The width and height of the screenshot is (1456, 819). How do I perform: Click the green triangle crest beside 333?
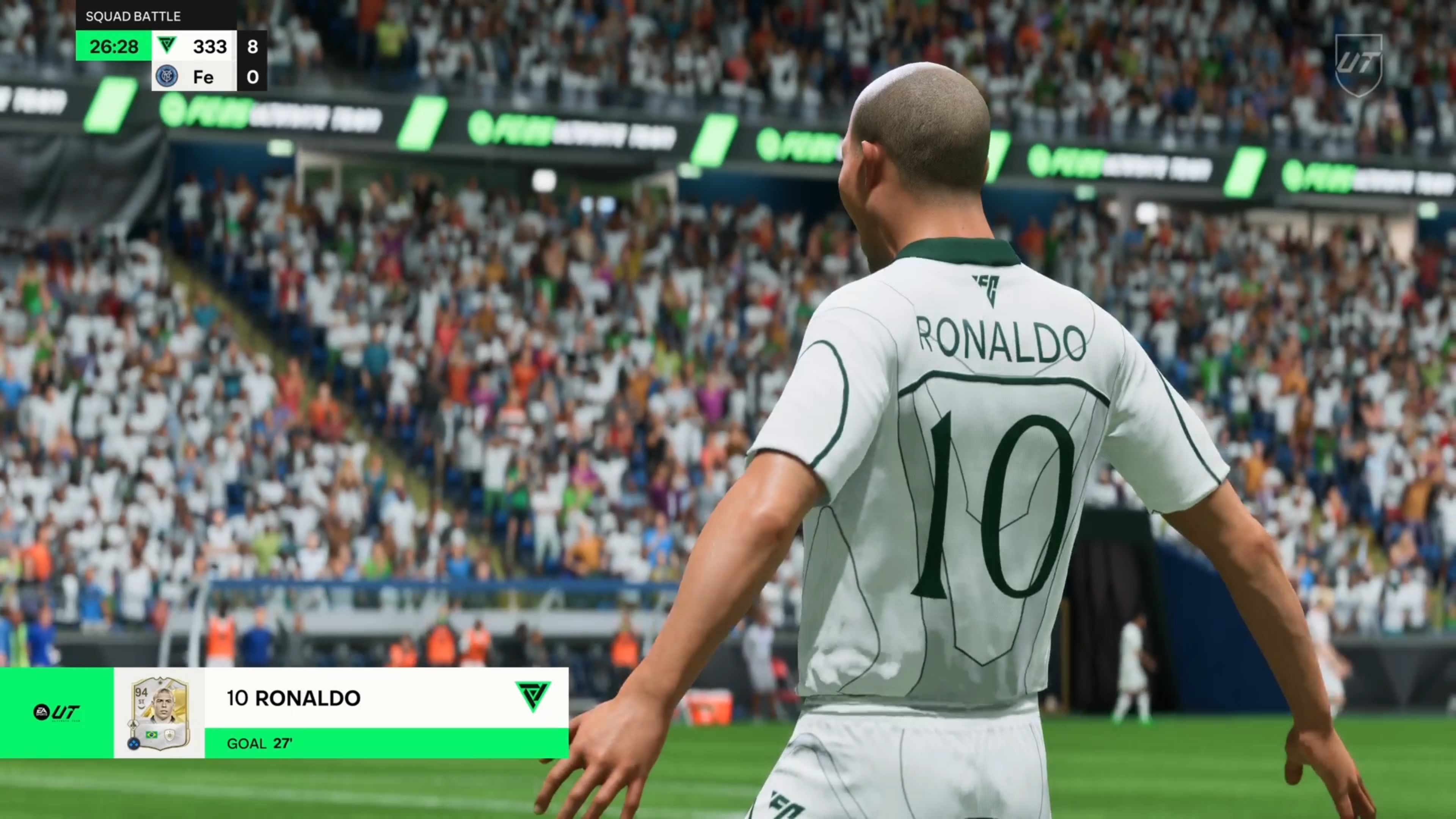click(167, 45)
